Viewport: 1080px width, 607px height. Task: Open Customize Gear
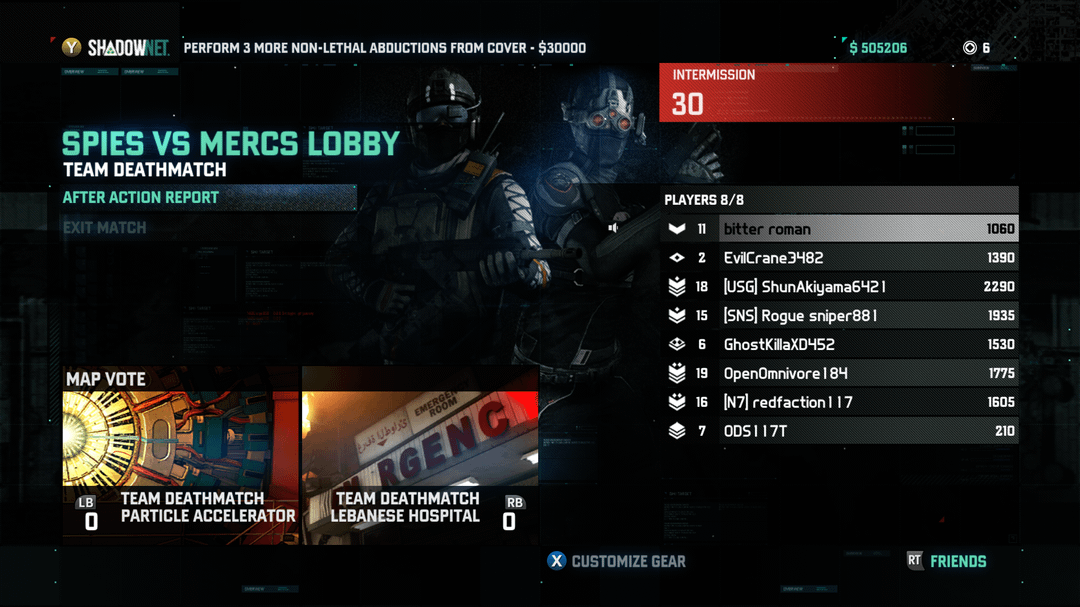click(616, 561)
